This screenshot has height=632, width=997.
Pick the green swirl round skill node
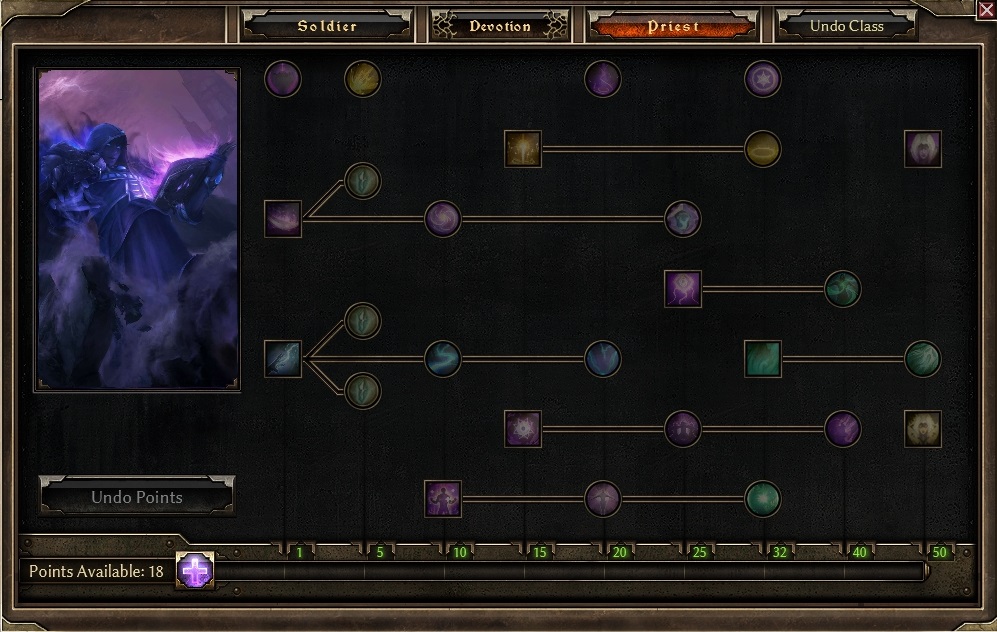tap(843, 289)
